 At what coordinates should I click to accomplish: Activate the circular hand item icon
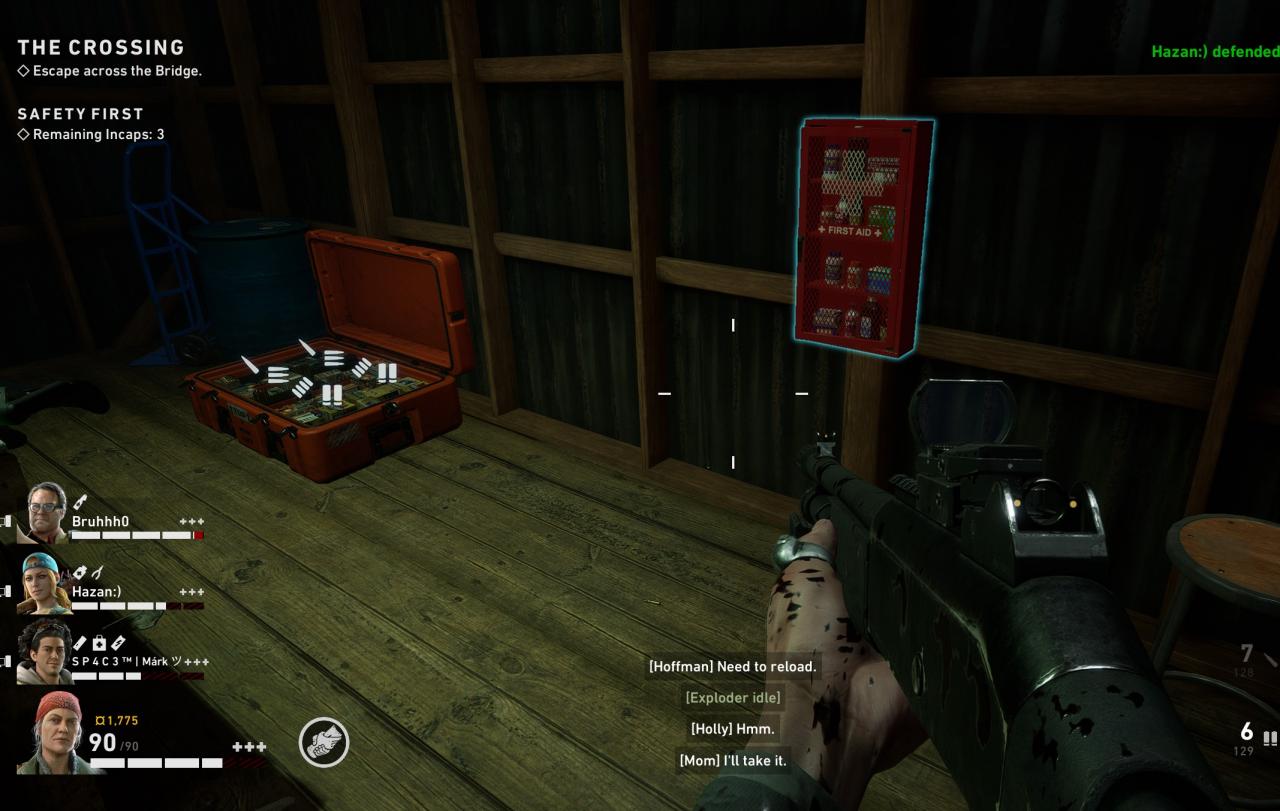point(324,743)
